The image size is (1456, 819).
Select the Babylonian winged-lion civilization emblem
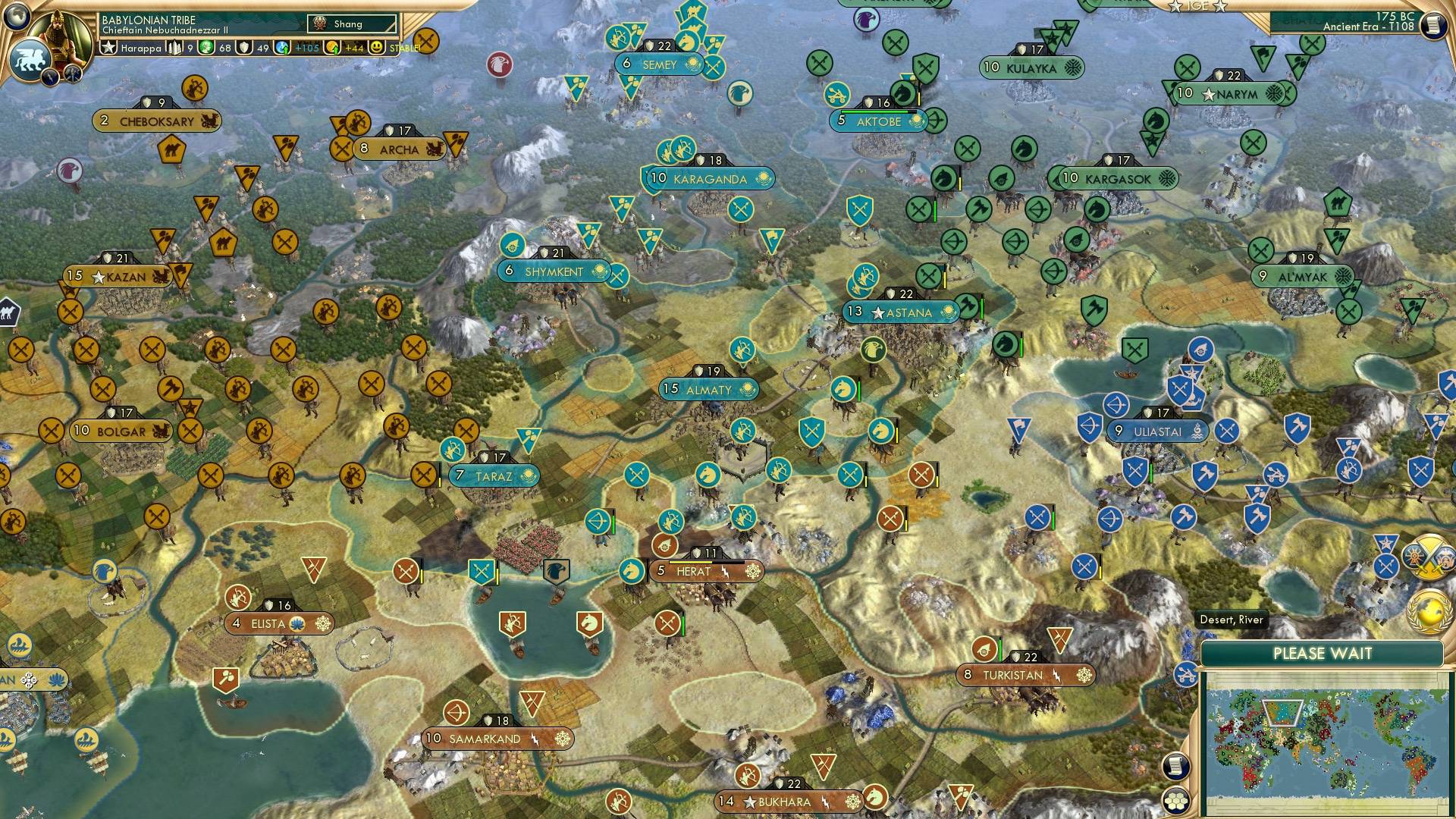click(31, 59)
